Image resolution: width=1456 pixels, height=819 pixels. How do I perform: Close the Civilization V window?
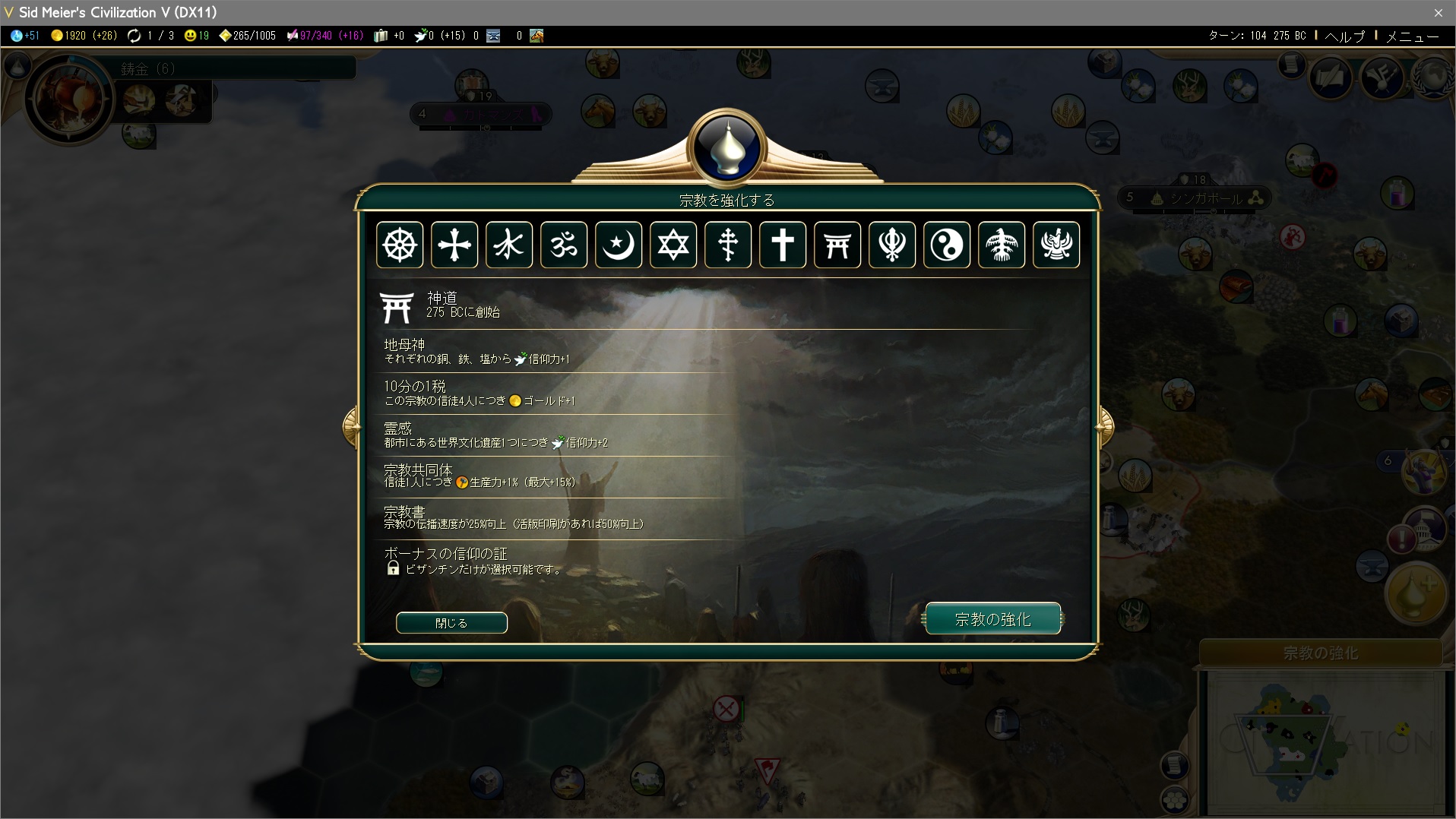tap(1438, 12)
